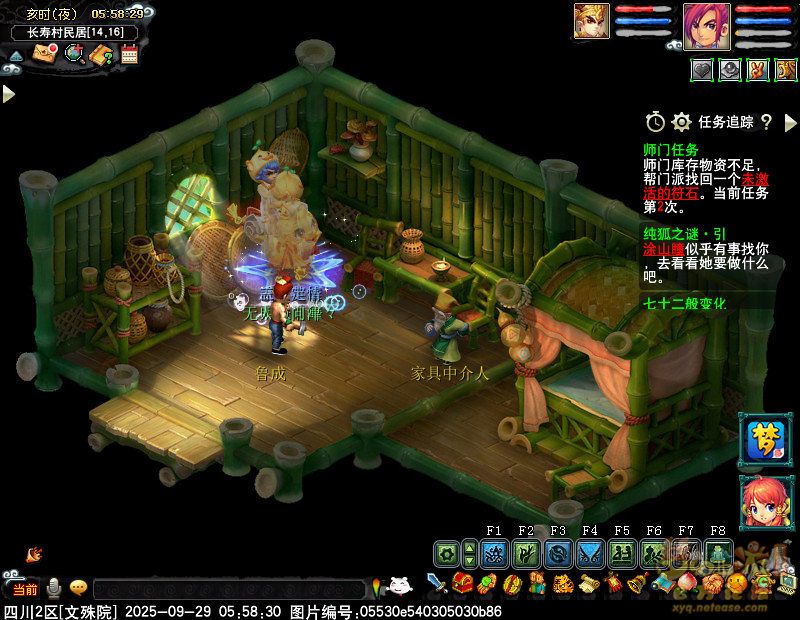
Task: Open the blue 梦 icon button
Action: pyautogui.click(x=764, y=439)
